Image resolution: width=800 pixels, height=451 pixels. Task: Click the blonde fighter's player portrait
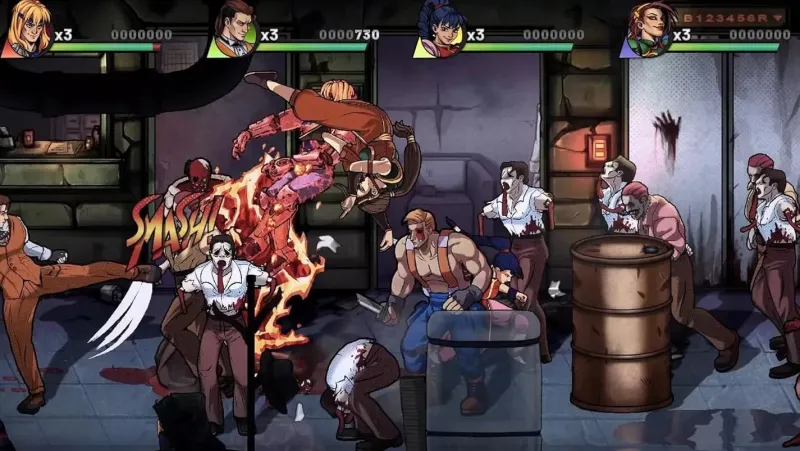(27, 28)
